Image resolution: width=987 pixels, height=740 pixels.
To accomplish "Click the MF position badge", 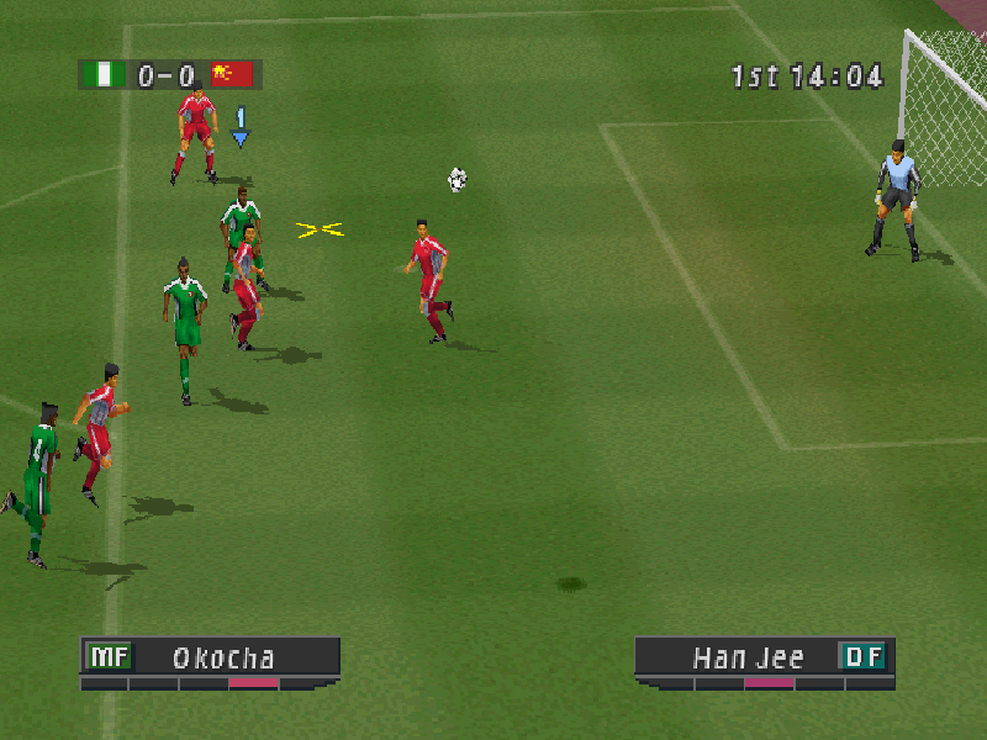I will [x=108, y=657].
